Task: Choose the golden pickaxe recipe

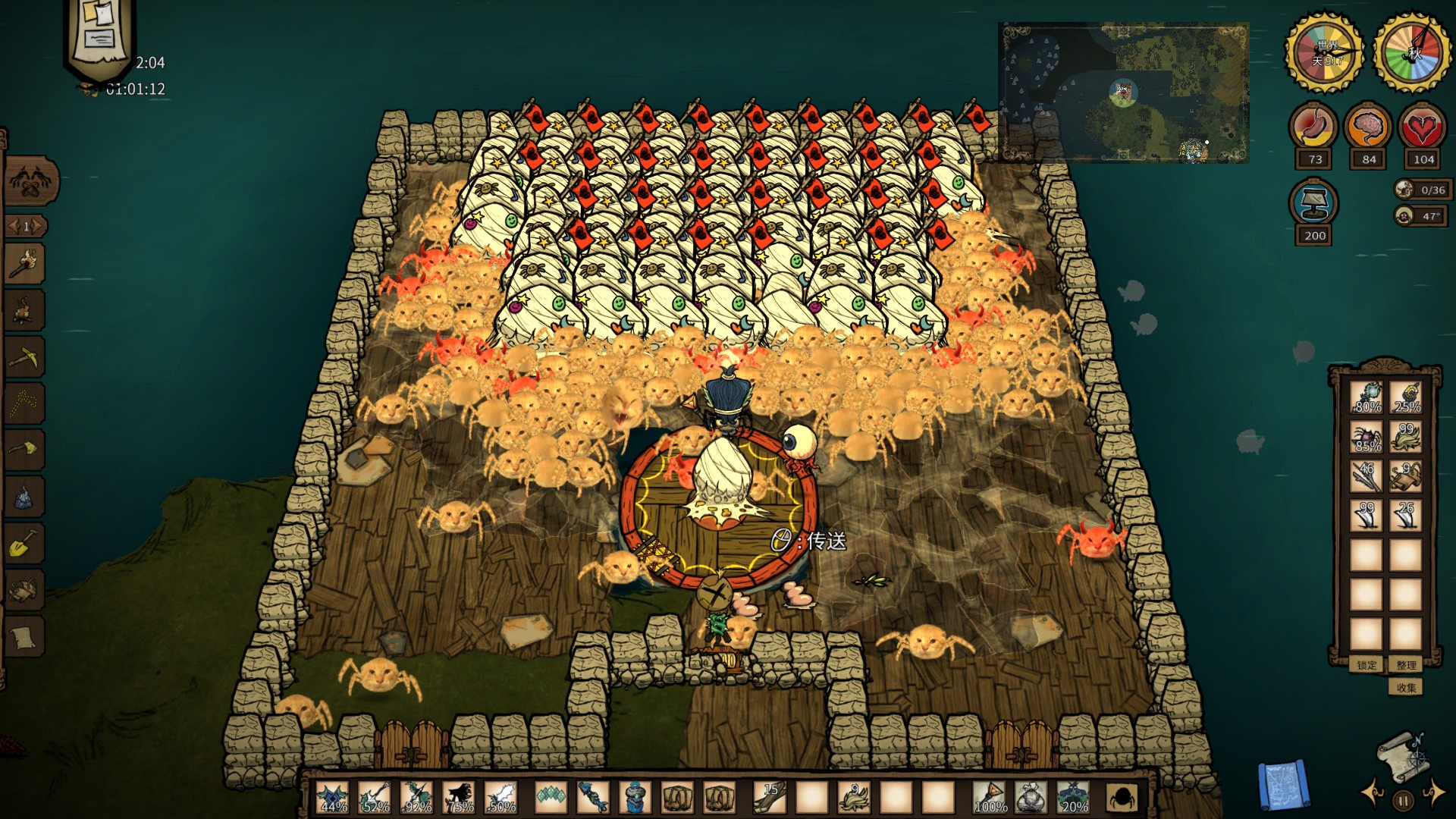Action: point(25,356)
